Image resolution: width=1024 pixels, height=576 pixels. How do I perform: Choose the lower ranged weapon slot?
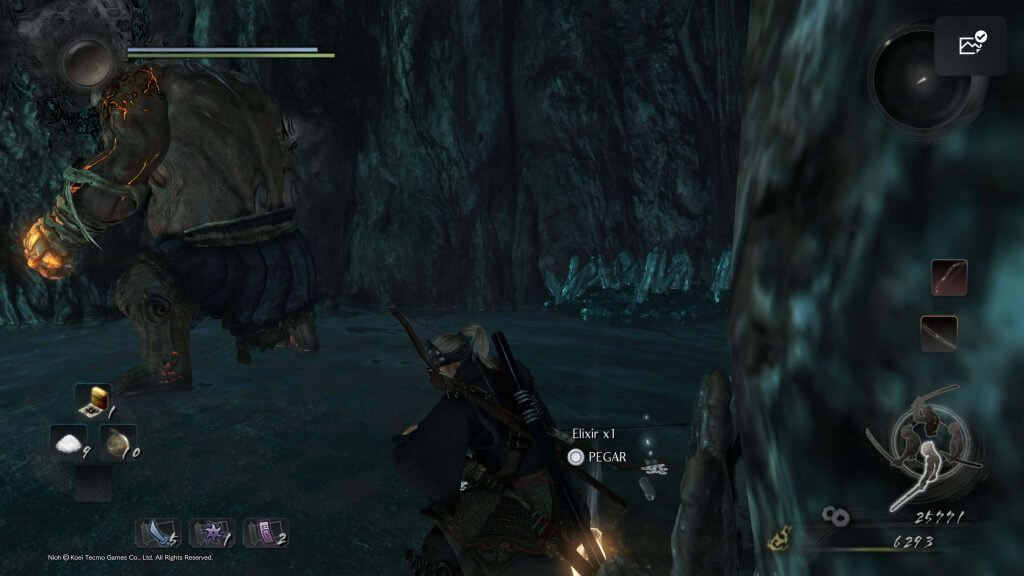coord(939,333)
